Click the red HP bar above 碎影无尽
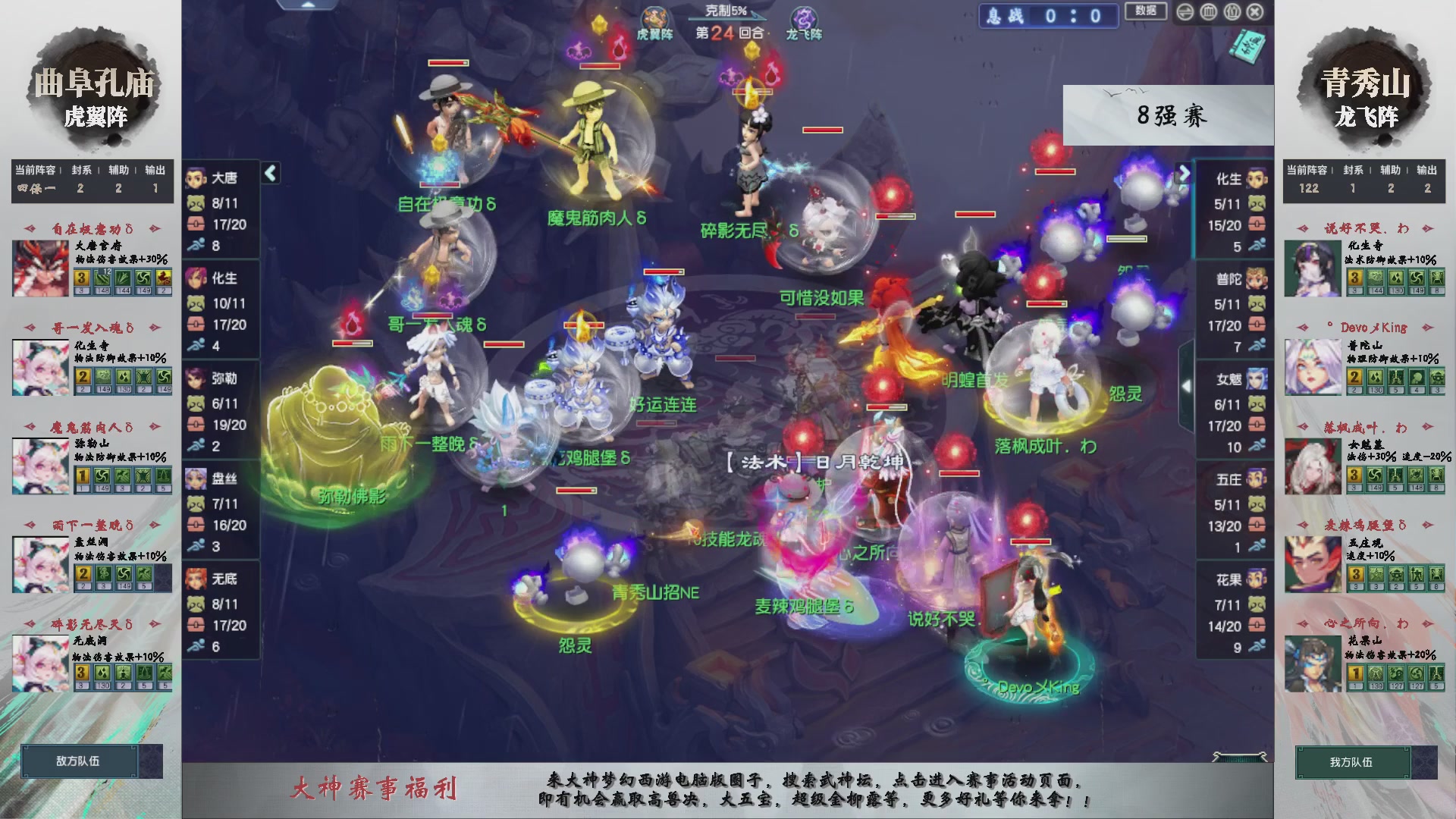 pos(752,92)
